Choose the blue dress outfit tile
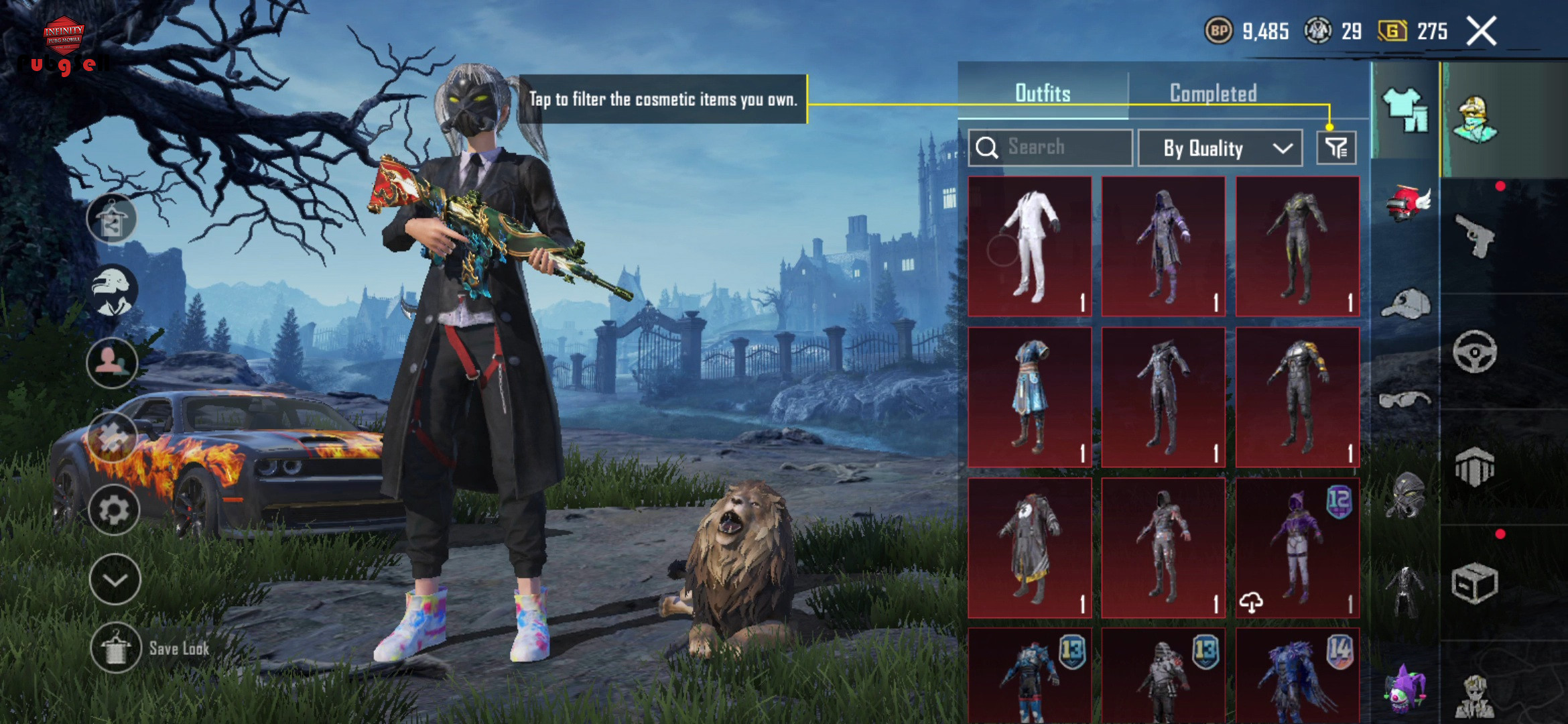Viewport: 1568px width, 724px height. [1030, 397]
